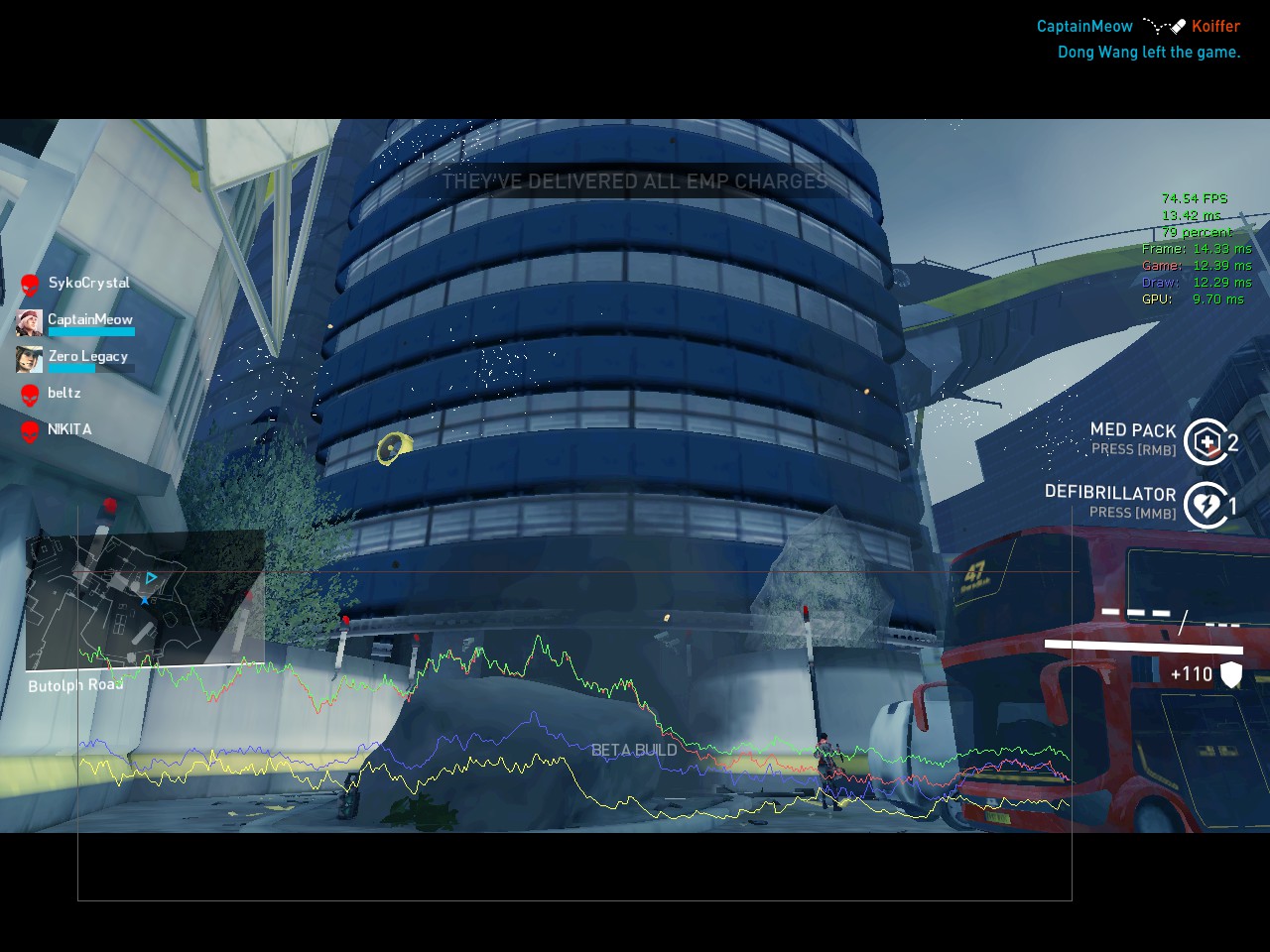The height and width of the screenshot is (952, 1270).
Task: Click the Defibrillator ability icon
Action: click(1206, 506)
